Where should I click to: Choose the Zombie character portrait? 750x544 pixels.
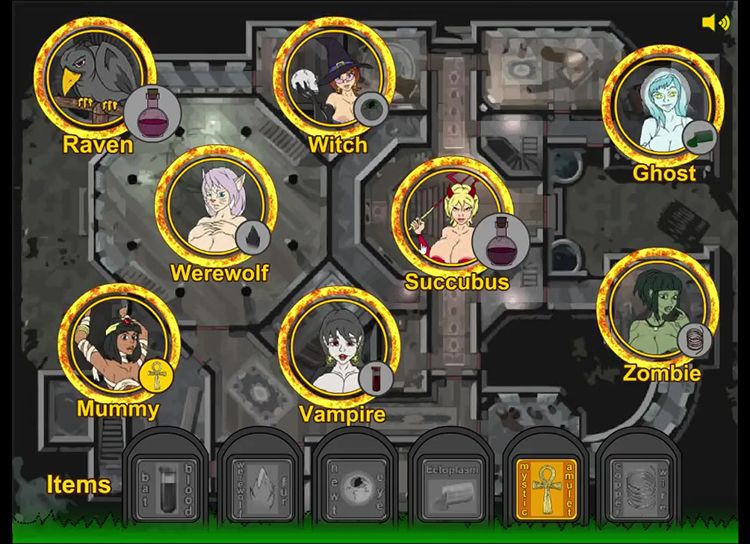[x=658, y=308]
